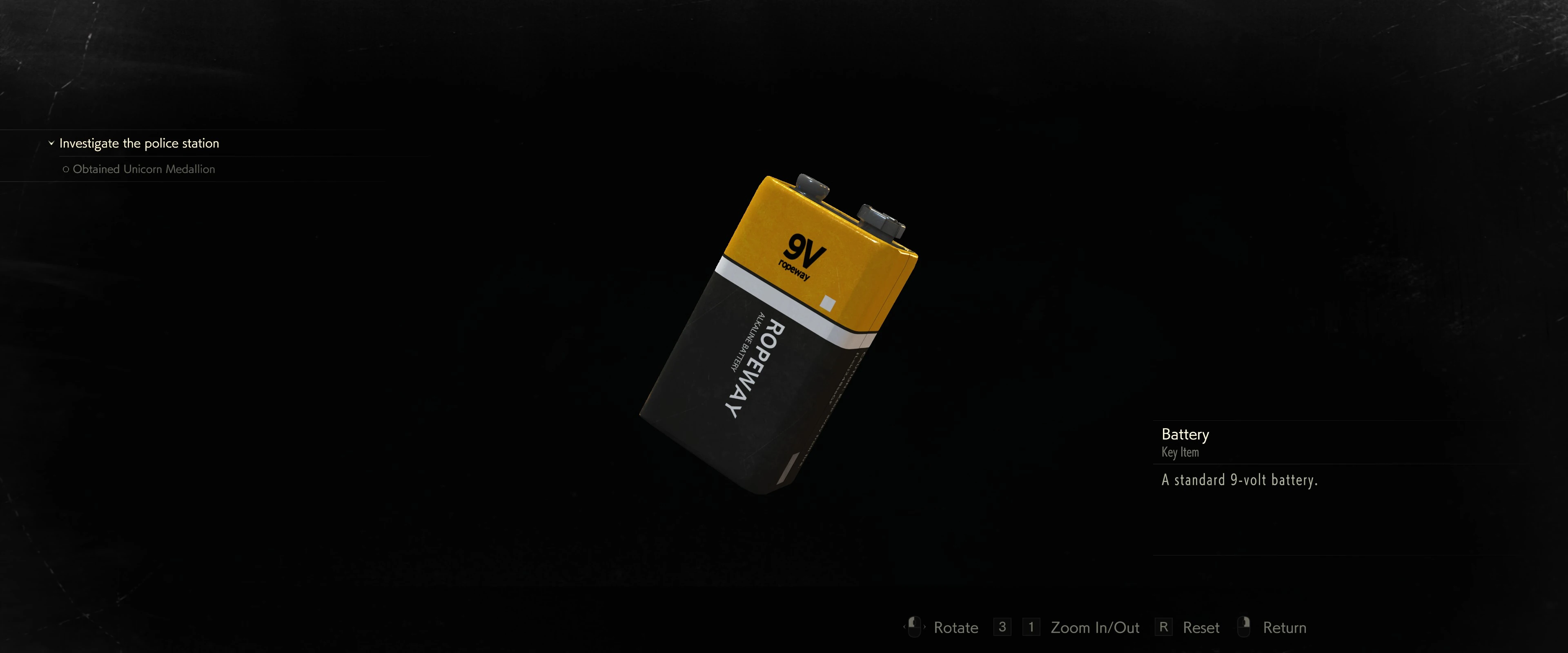Toggle the Rotate control in the bottom bar
Viewport: 1568px width, 653px height.
point(956,627)
